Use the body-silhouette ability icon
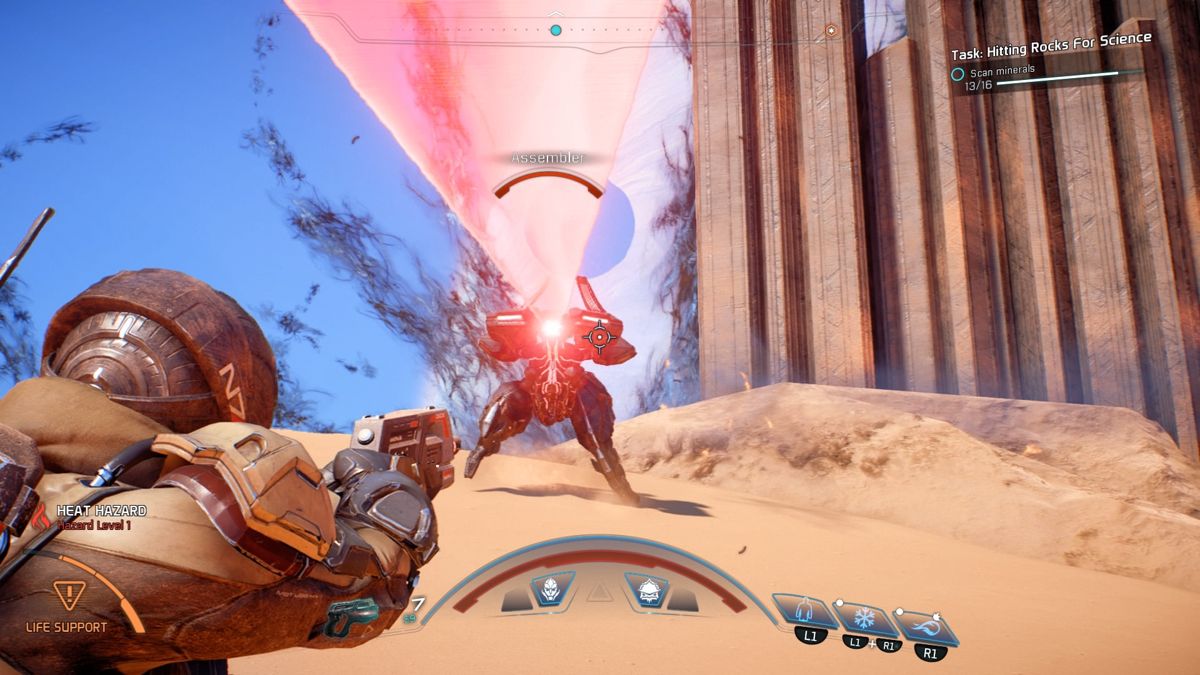Viewport: 1200px width, 675px height. (806, 610)
